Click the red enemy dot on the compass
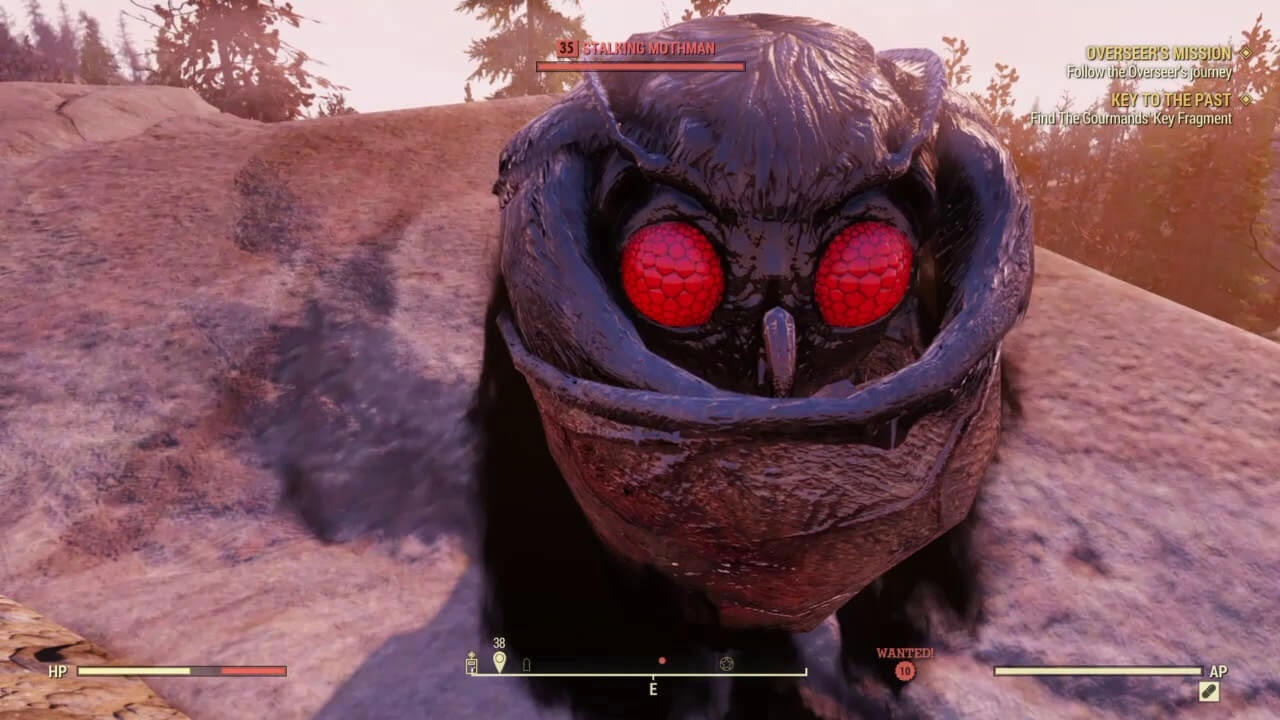The image size is (1280, 720). 661,661
